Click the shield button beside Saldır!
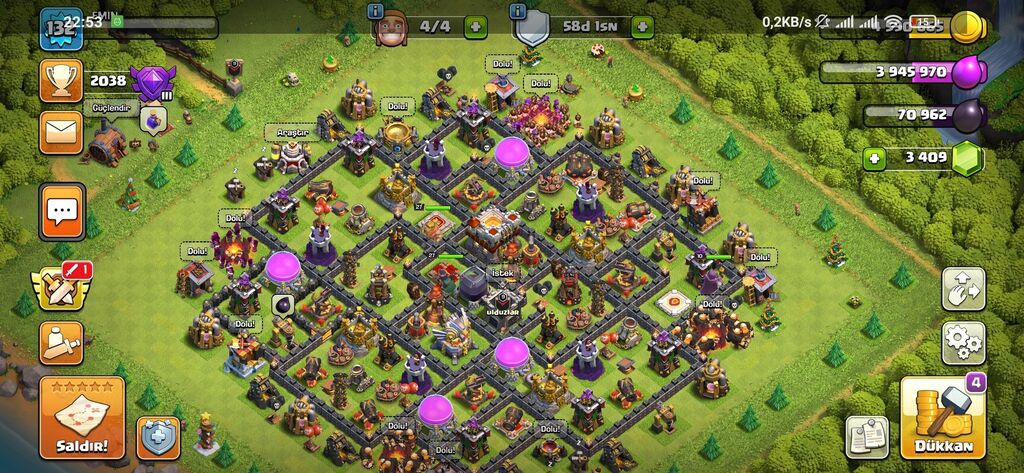 pyautogui.click(x=157, y=437)
